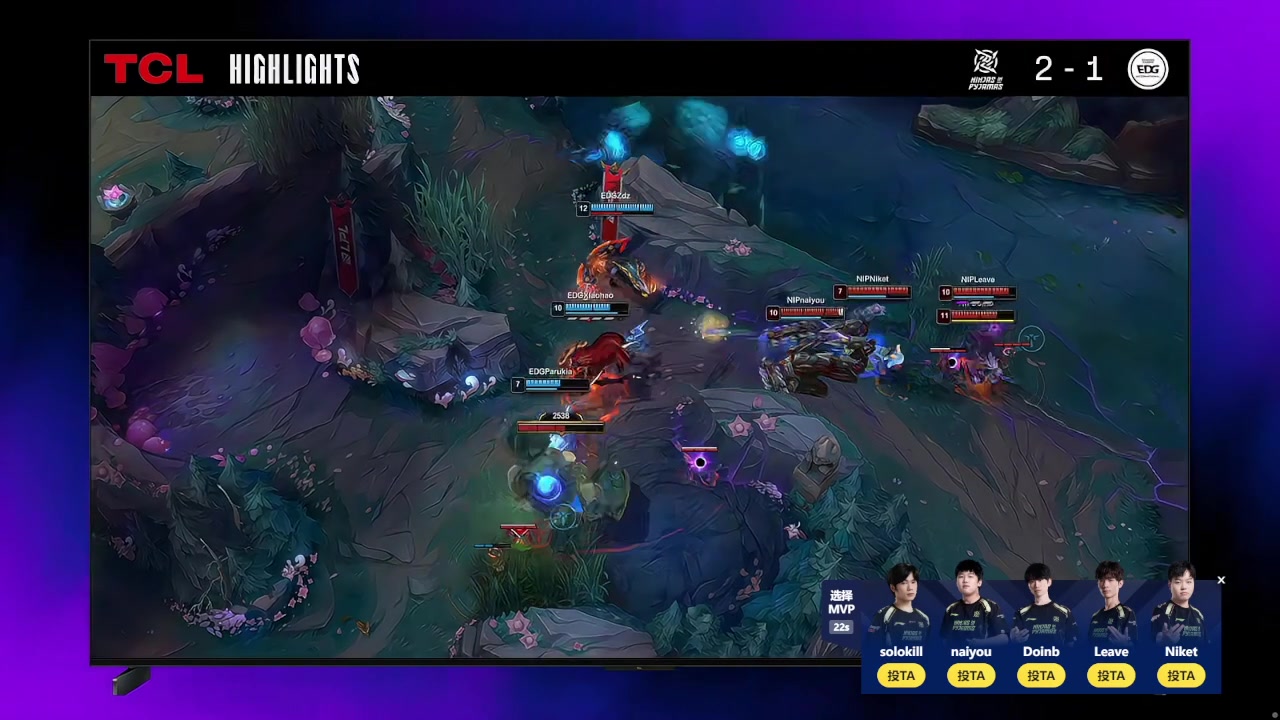The height and width of the screenshot is (720, 1280).
Task: Close the MVP voting panel
Action: click(x=1221, y=580)
